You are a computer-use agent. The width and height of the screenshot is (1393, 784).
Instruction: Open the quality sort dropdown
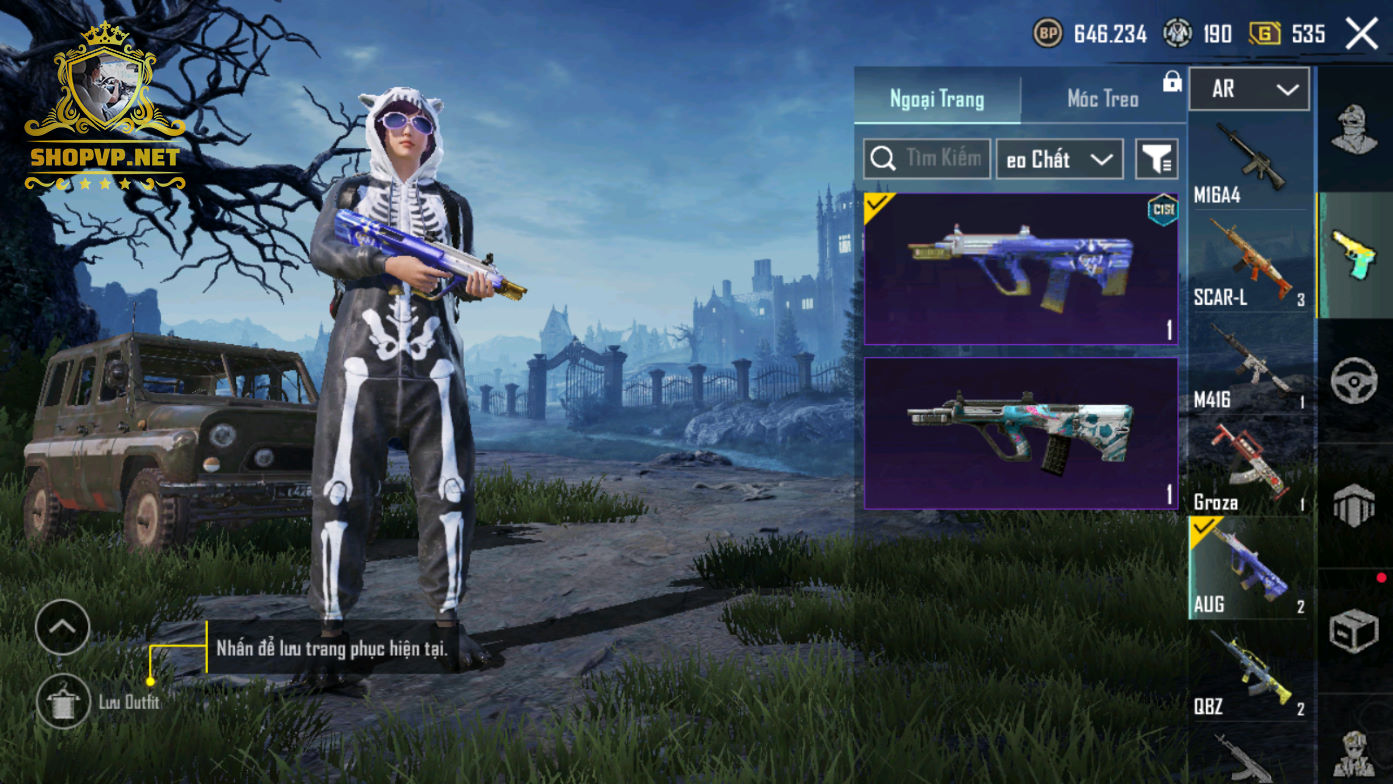pos(1059,159)
